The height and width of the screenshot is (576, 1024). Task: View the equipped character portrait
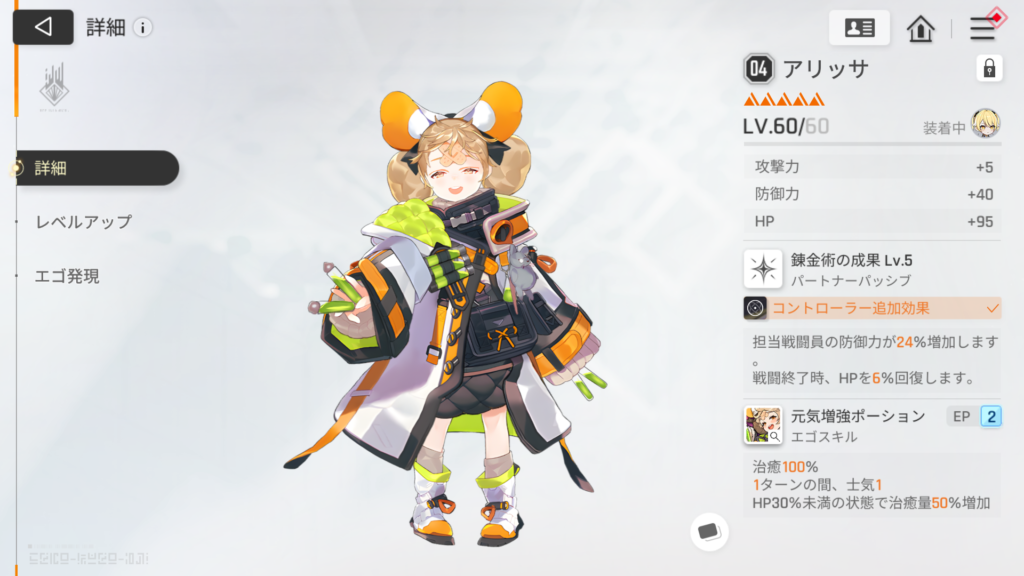tap(985, 124)
